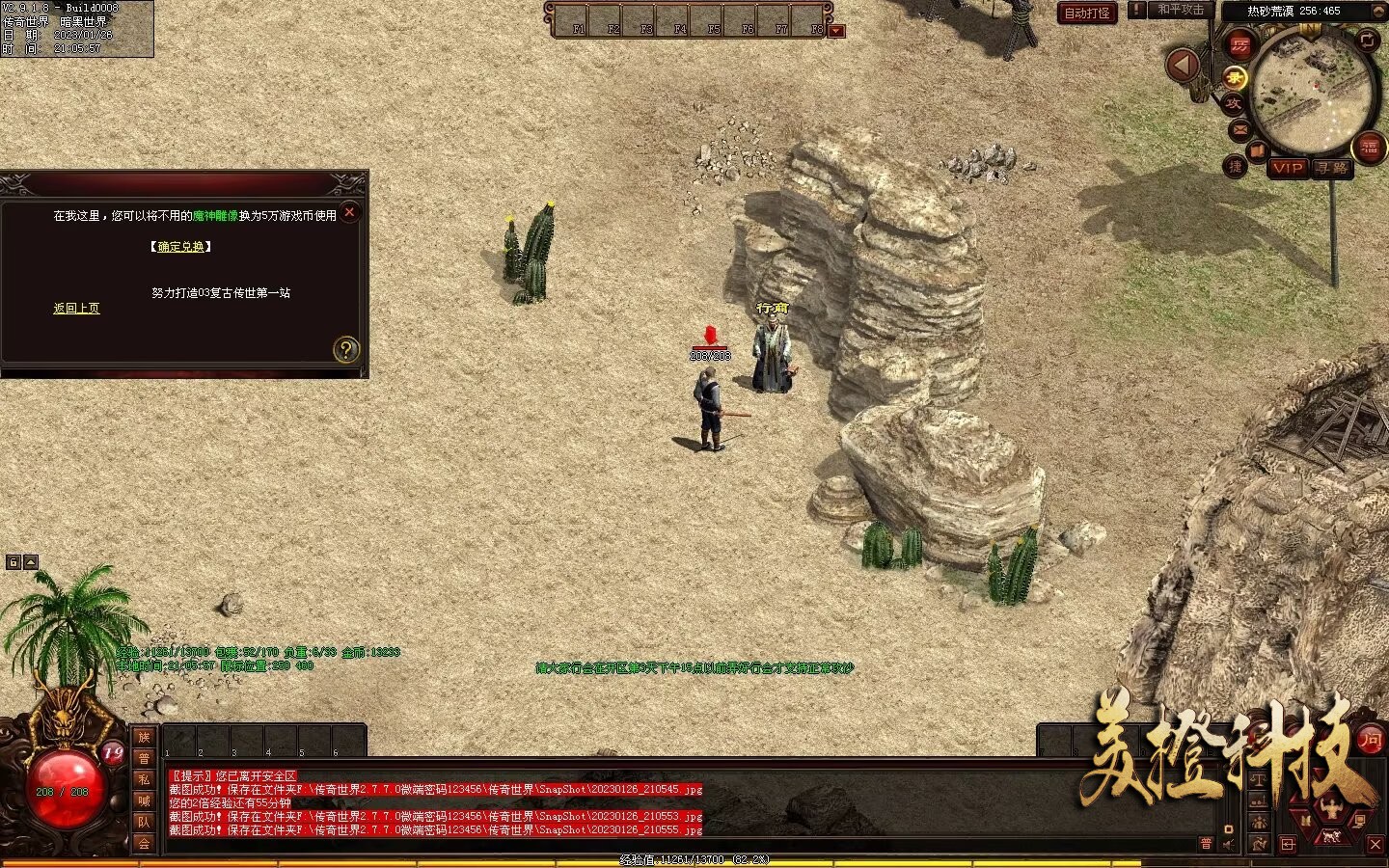Switch the 和平攻击 attack mode
Image resolution: width=1389 pixels, height=868 pixels.
[1181, 10]
